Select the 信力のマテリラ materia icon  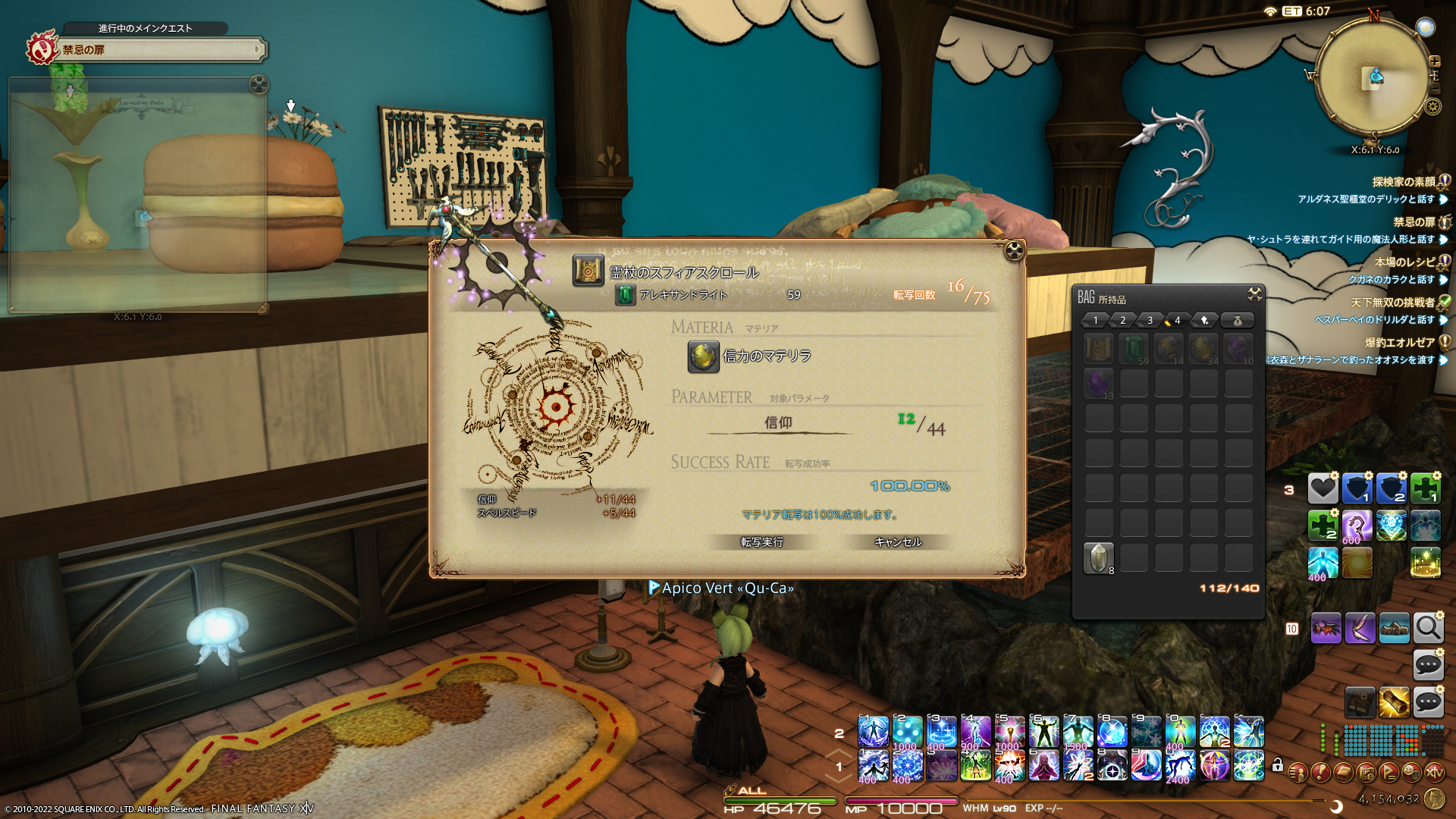703,356
